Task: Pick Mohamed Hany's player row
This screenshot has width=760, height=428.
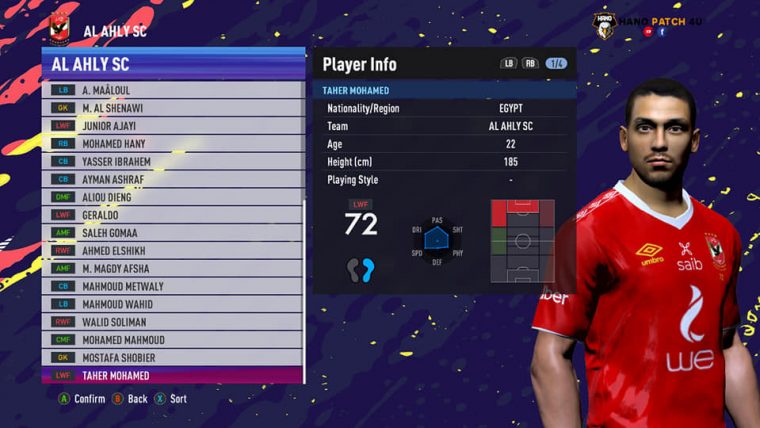Action: coord(170,144)
